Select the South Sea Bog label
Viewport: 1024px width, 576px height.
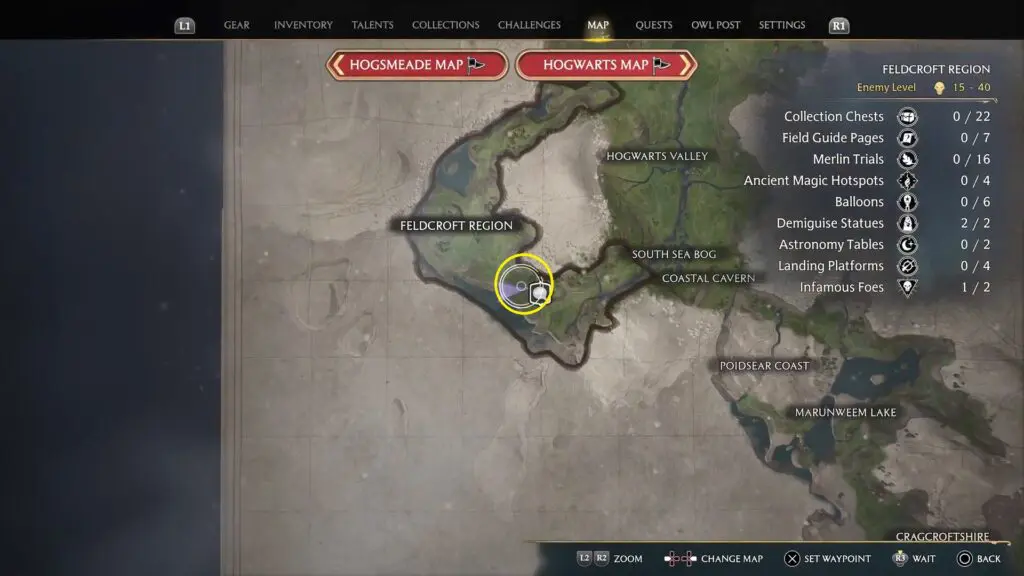point(673,255)
